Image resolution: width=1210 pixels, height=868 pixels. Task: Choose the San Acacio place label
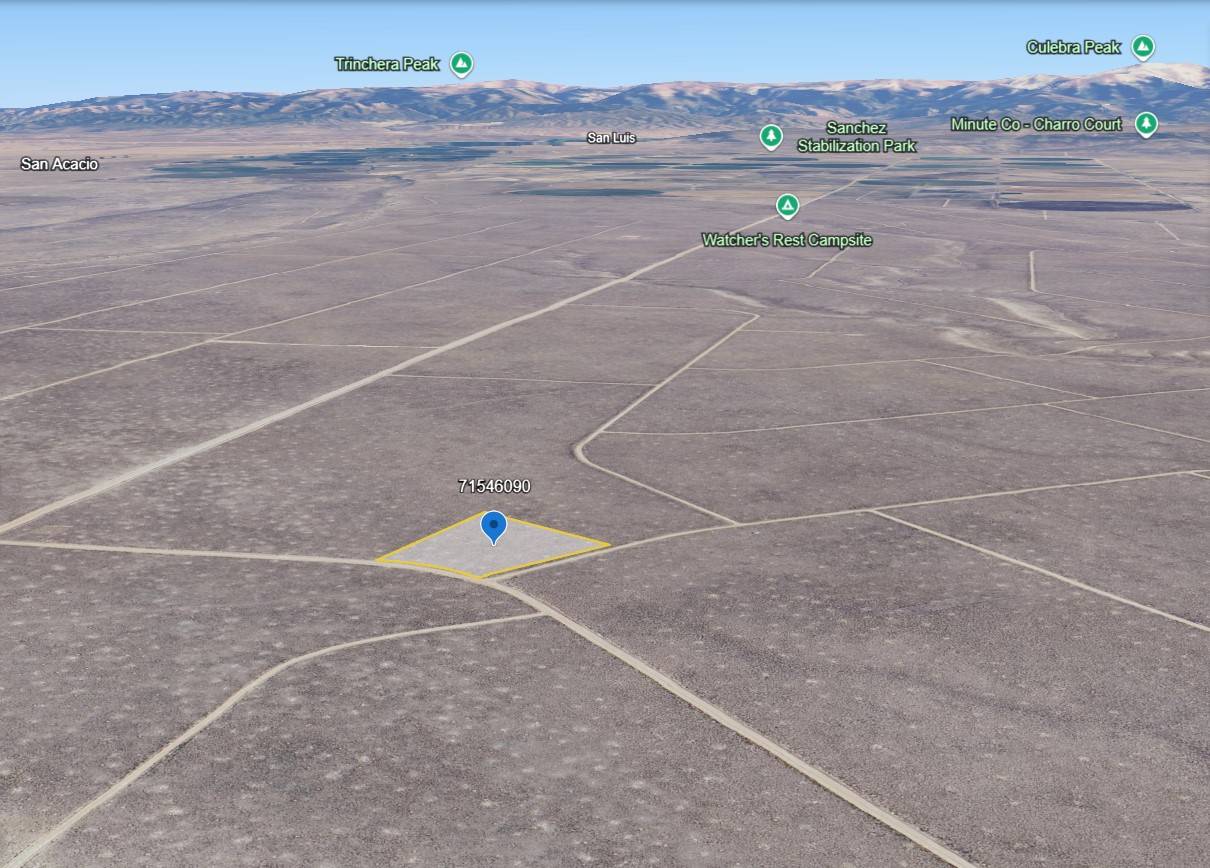click(60, 164)
